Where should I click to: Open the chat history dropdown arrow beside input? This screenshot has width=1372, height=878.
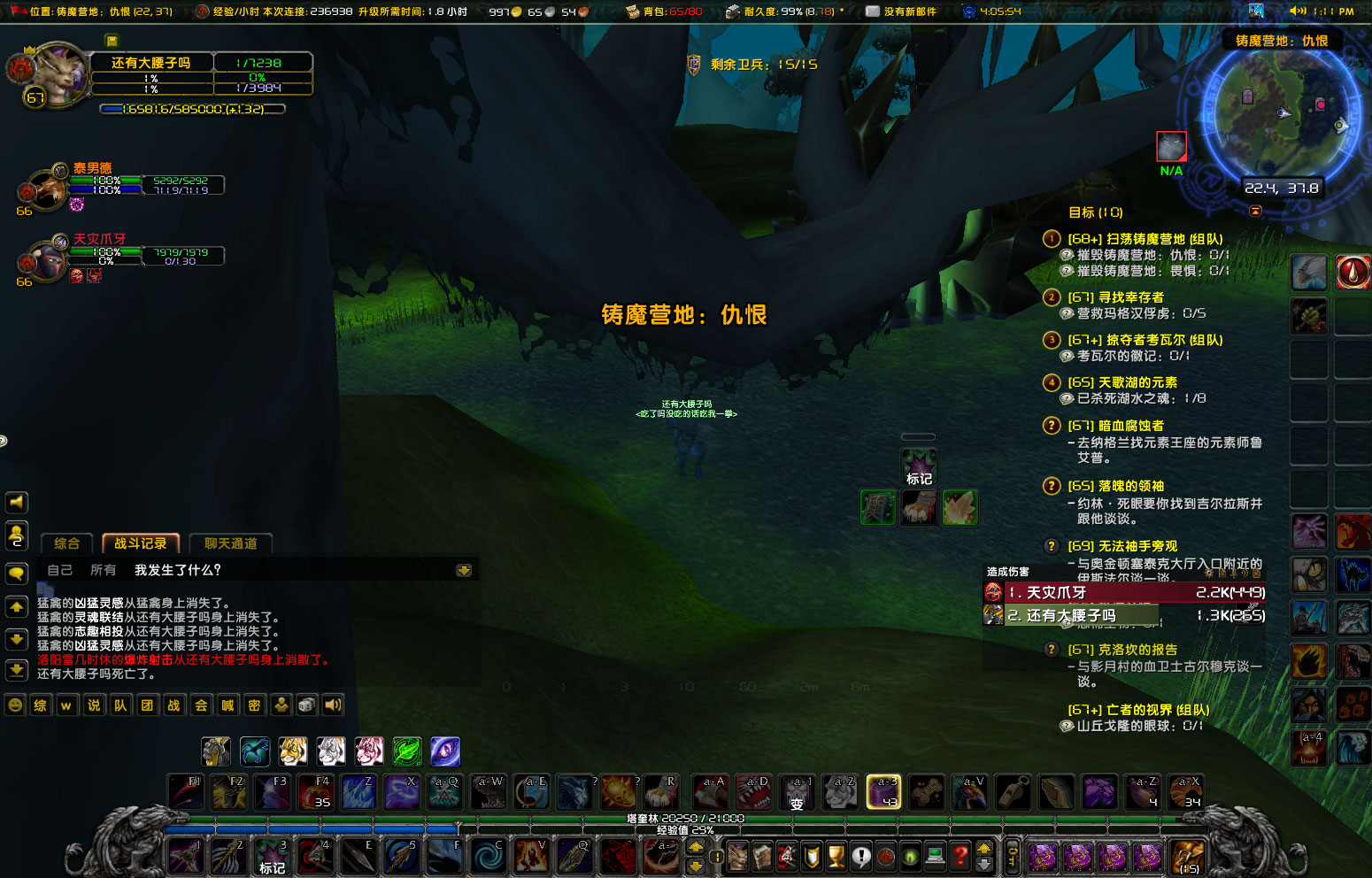click(464, 570)
